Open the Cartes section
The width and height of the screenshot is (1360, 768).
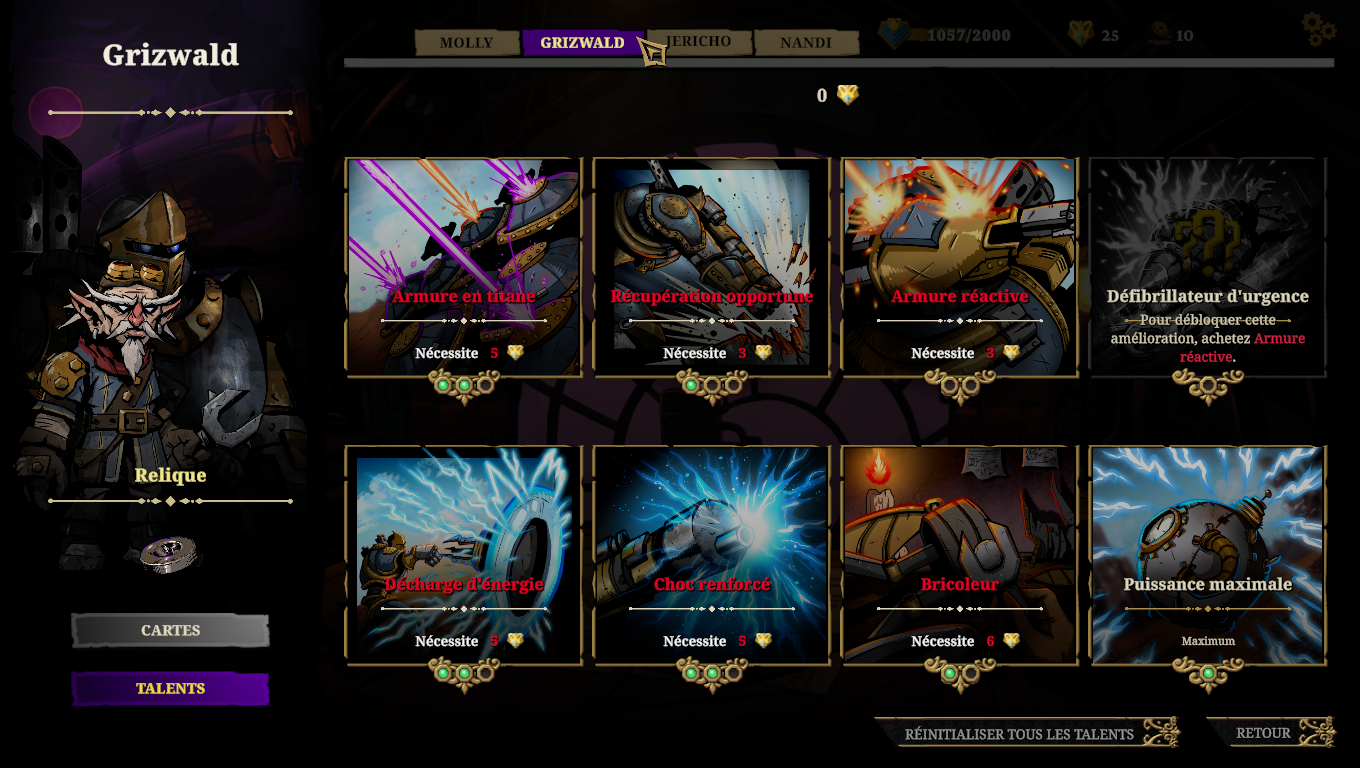tap(170, 631)
